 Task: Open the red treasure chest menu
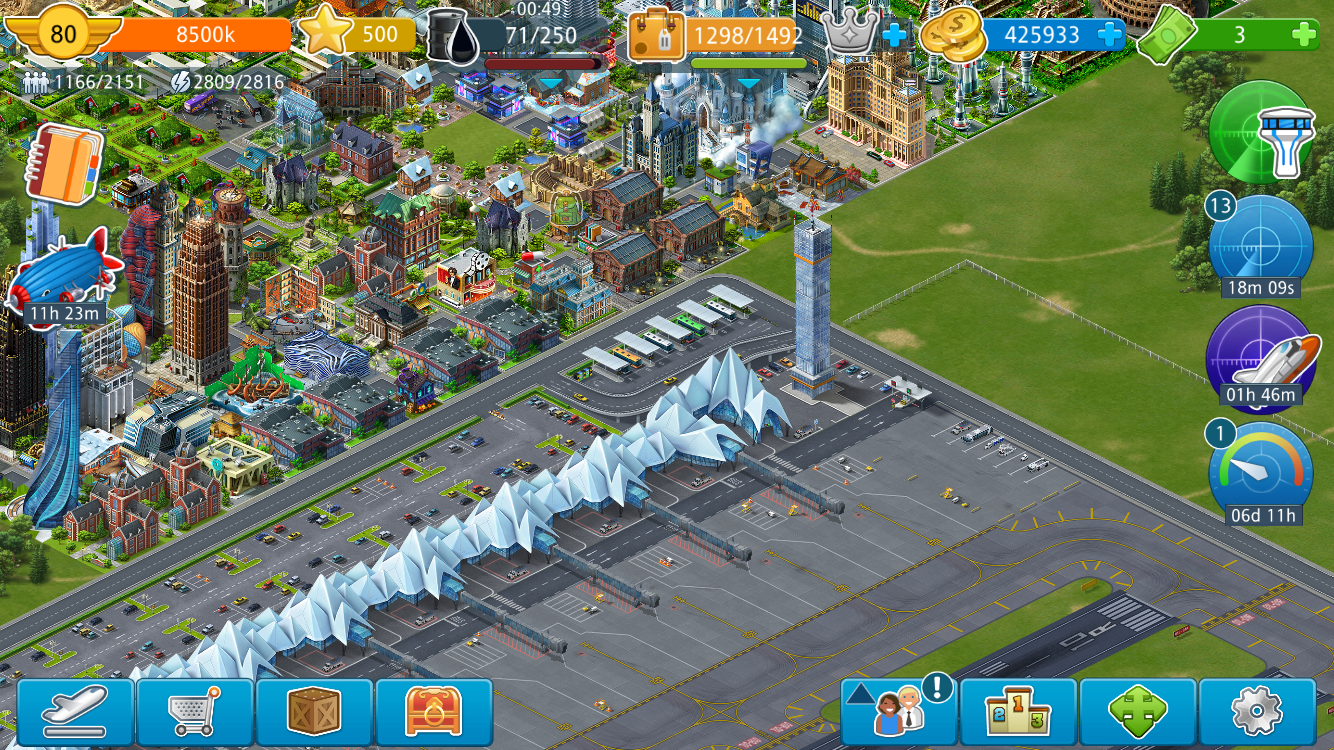pos(434,713)
